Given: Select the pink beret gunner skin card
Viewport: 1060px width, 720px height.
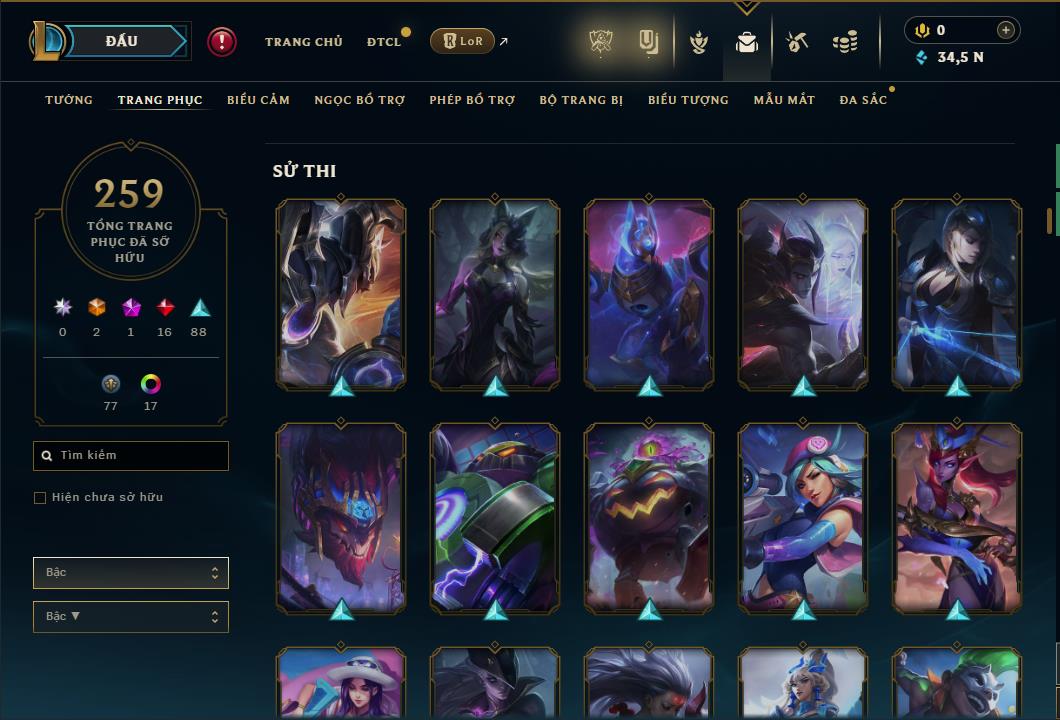Looking at the screenshot, I should [803, 517].
